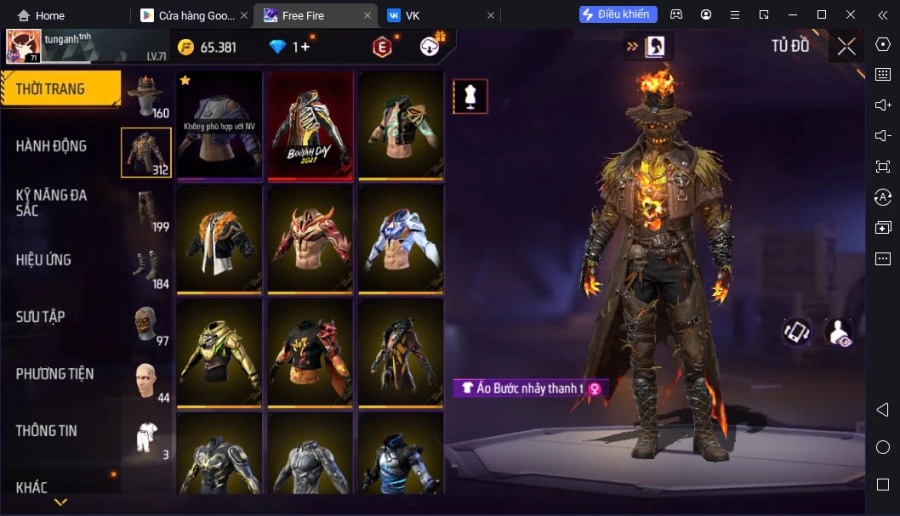The height and width of the screenshot is (516, 900).
Task: Open the PHƯƠNG TIỆN category
Action: [x=55, y=374]
